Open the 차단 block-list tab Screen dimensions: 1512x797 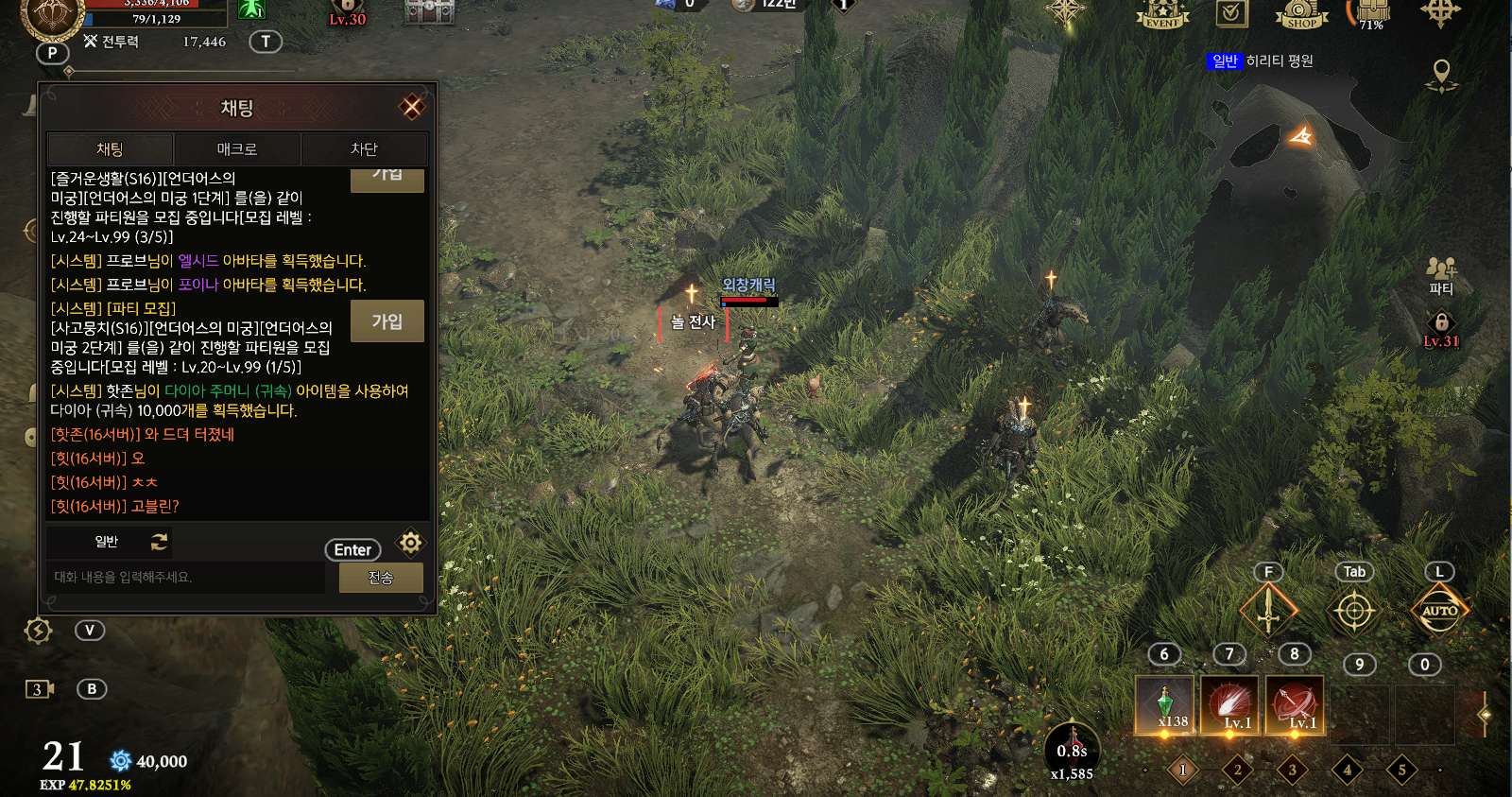pyautogui.click(x=364, y=149)
